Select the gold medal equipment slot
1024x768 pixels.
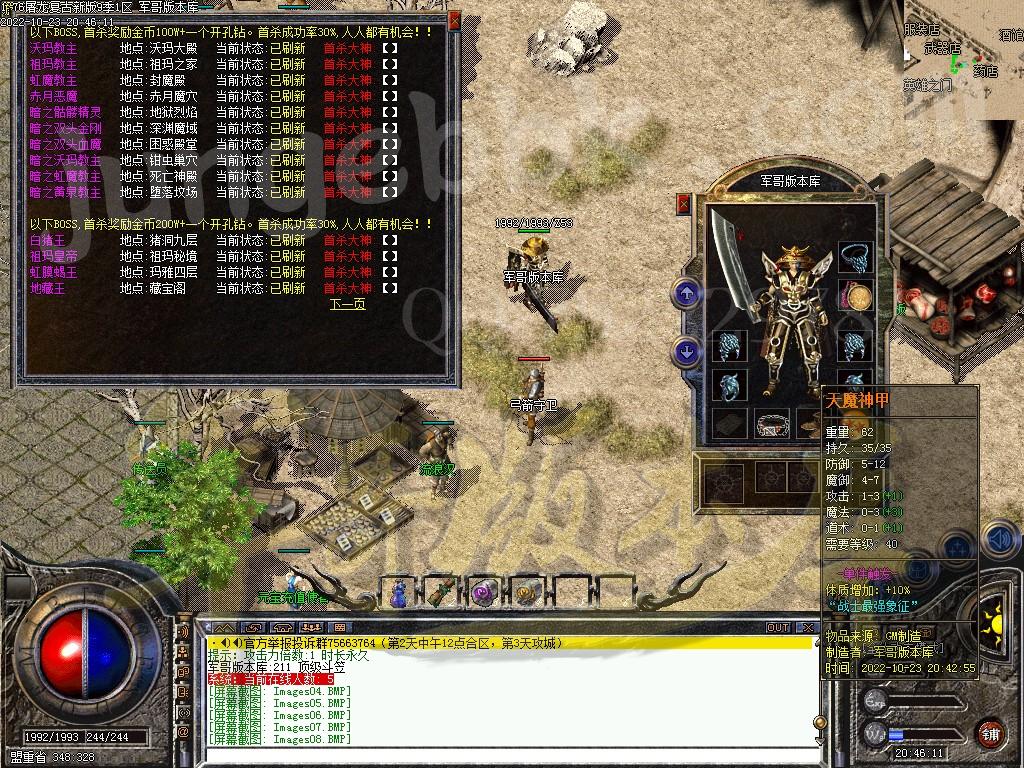[857, 298]
